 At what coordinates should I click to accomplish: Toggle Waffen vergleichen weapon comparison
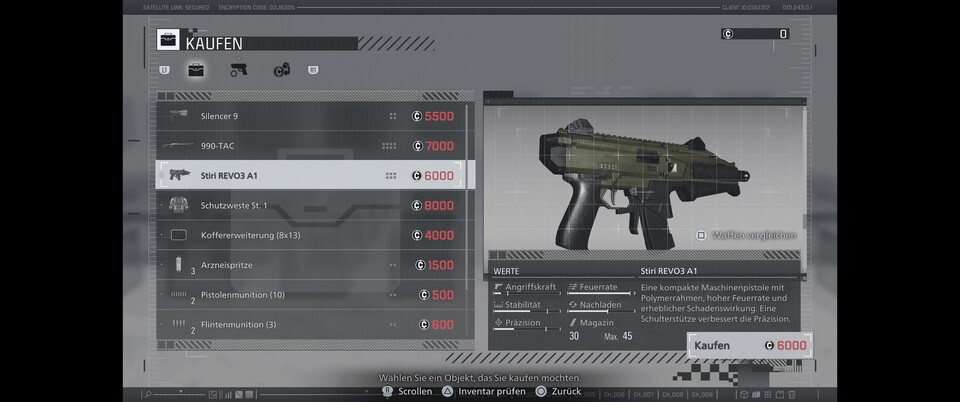click(746, 235)
